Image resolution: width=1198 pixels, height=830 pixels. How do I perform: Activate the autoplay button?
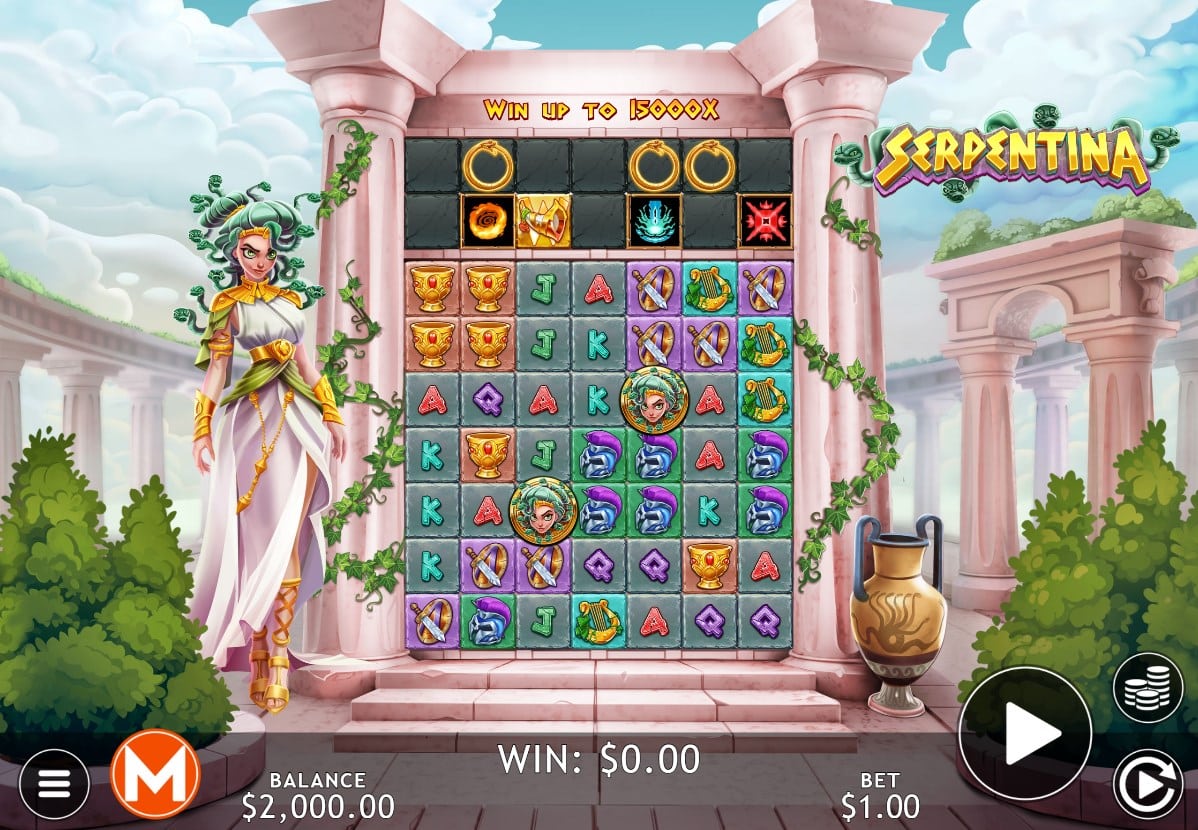click(x=1147, y=783)
